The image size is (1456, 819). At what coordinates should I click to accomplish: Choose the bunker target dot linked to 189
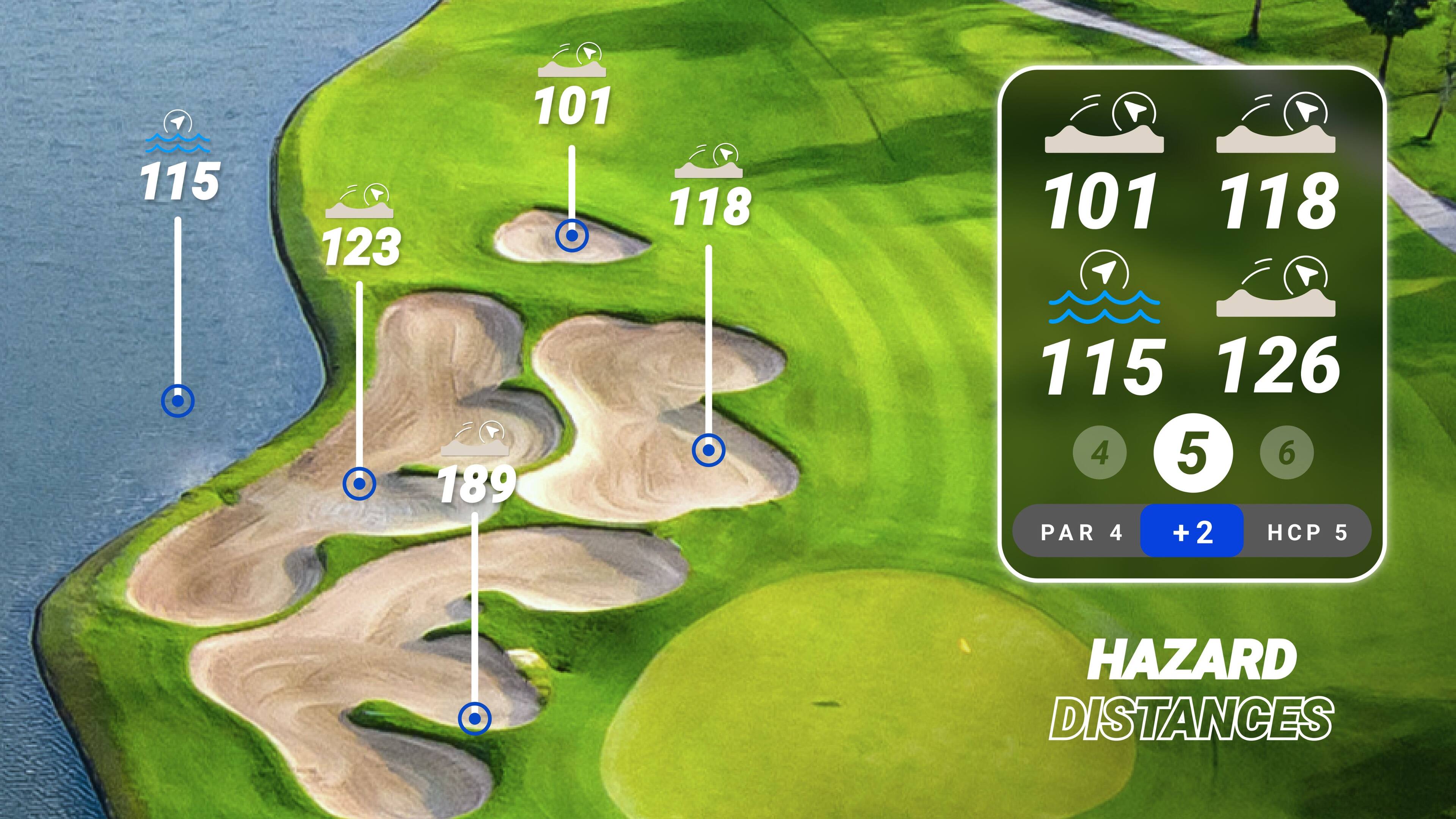(x=475, y=719)
